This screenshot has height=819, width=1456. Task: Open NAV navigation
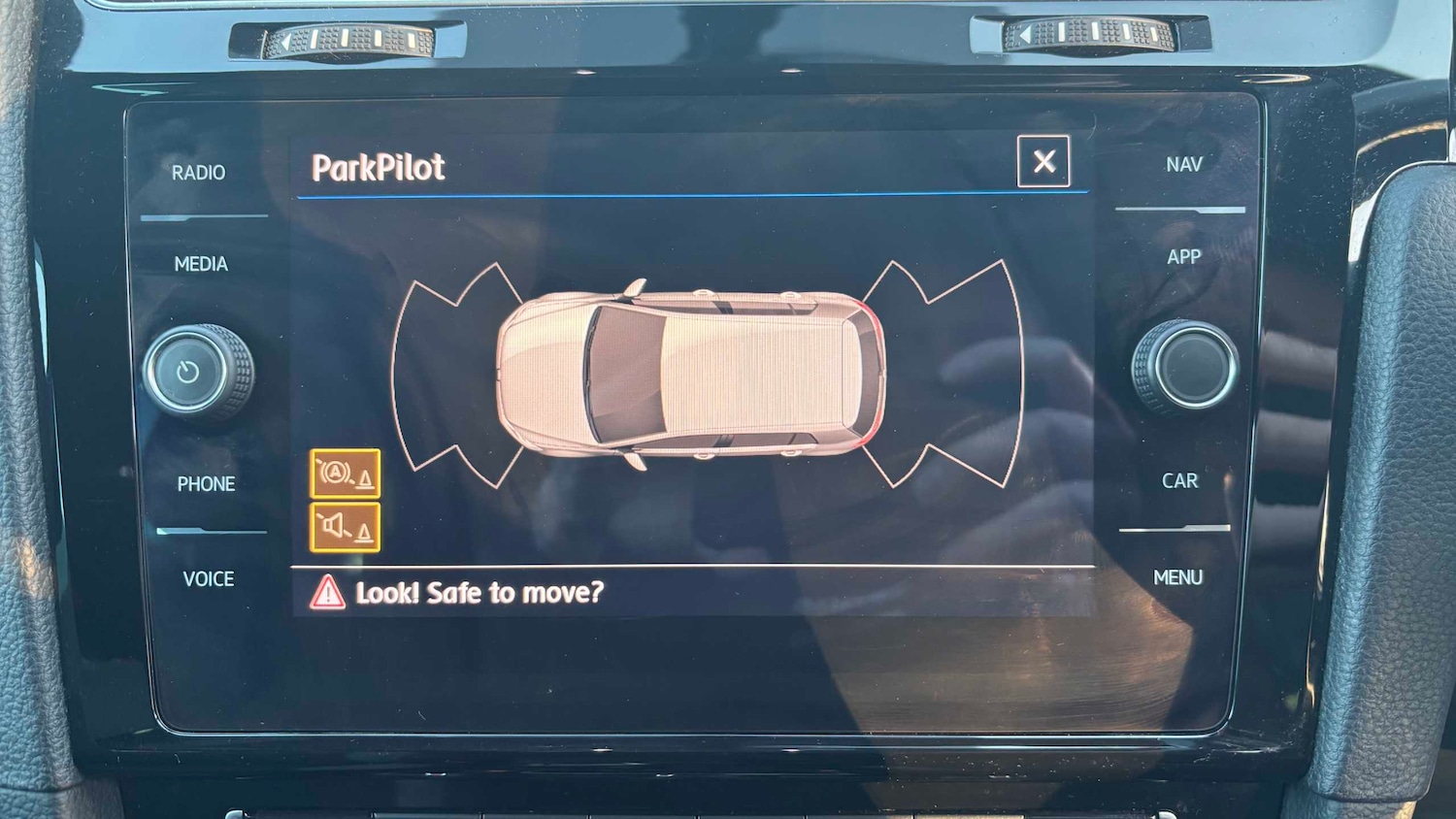tap(1183, 165)
